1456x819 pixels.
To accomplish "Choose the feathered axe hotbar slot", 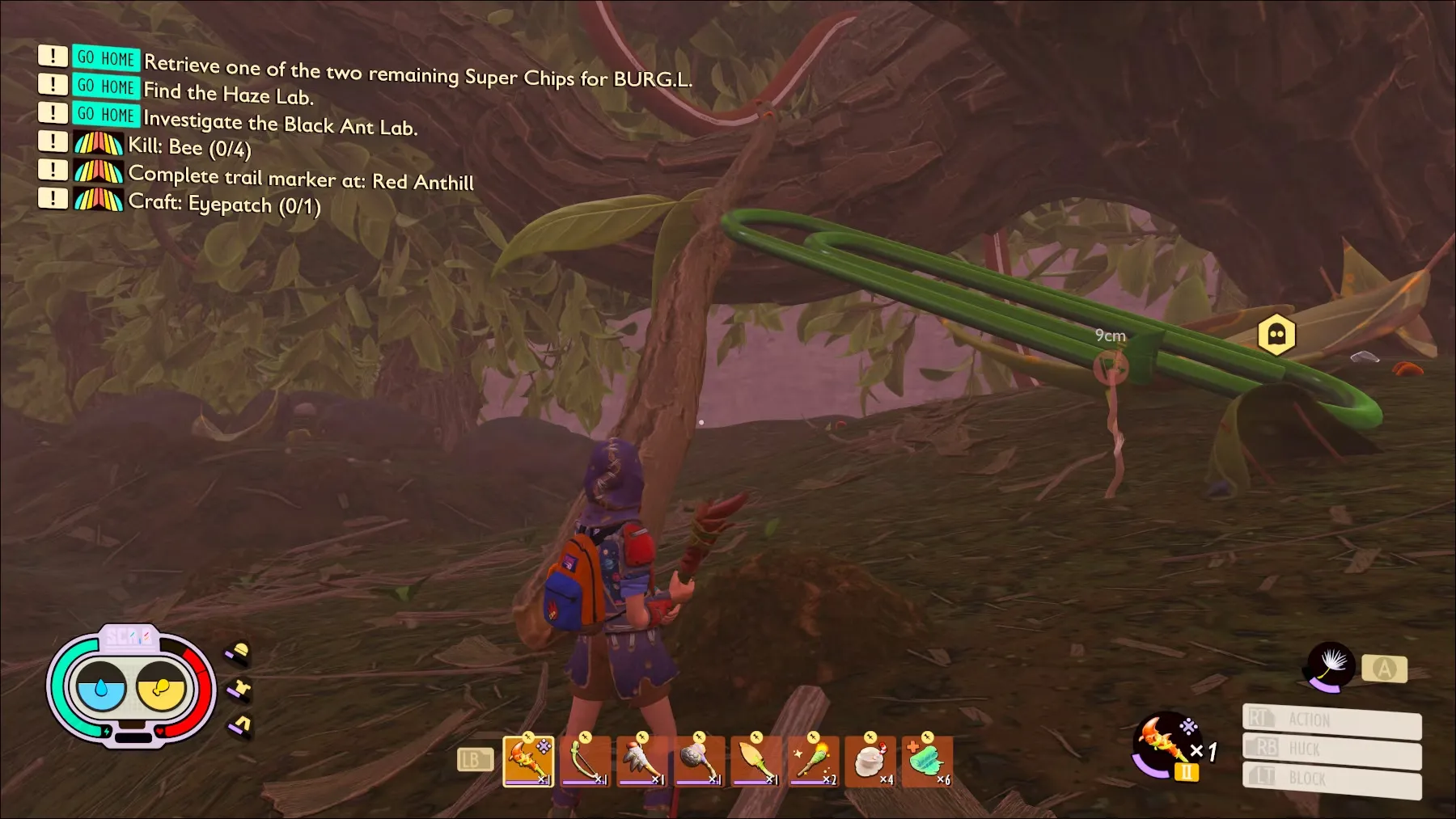I will pos(642,761).
